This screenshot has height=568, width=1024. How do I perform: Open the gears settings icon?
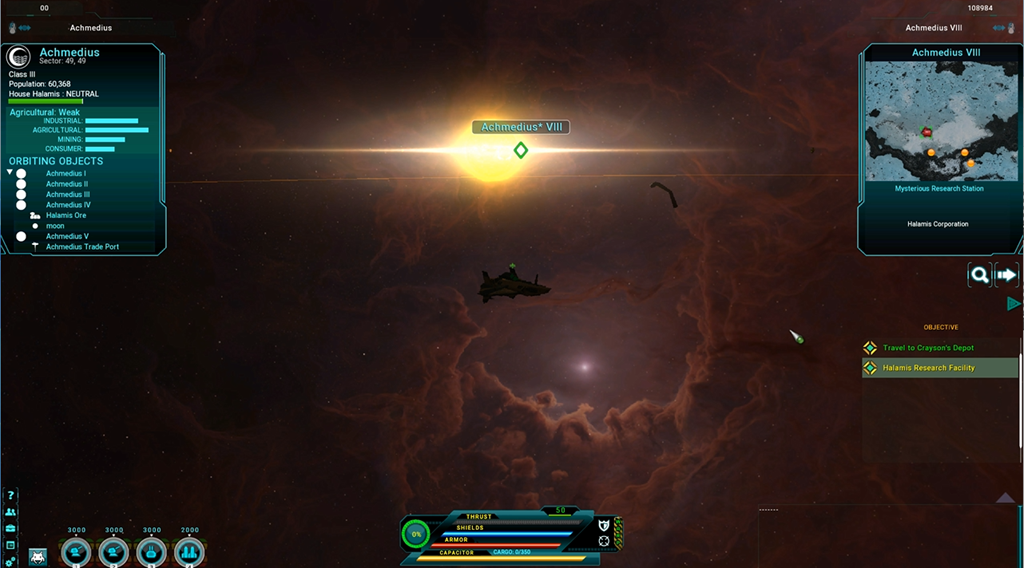coord(11,561)
